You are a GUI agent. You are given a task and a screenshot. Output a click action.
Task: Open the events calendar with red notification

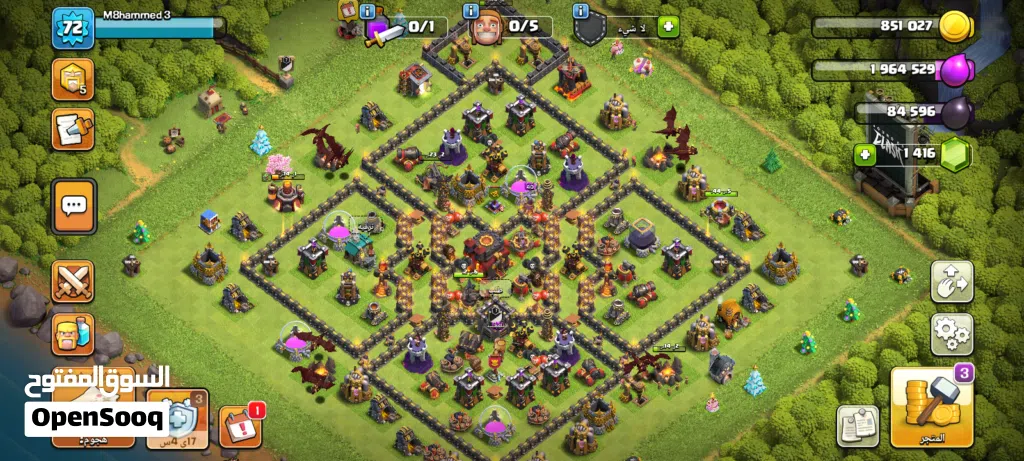(x=238, y=425)
